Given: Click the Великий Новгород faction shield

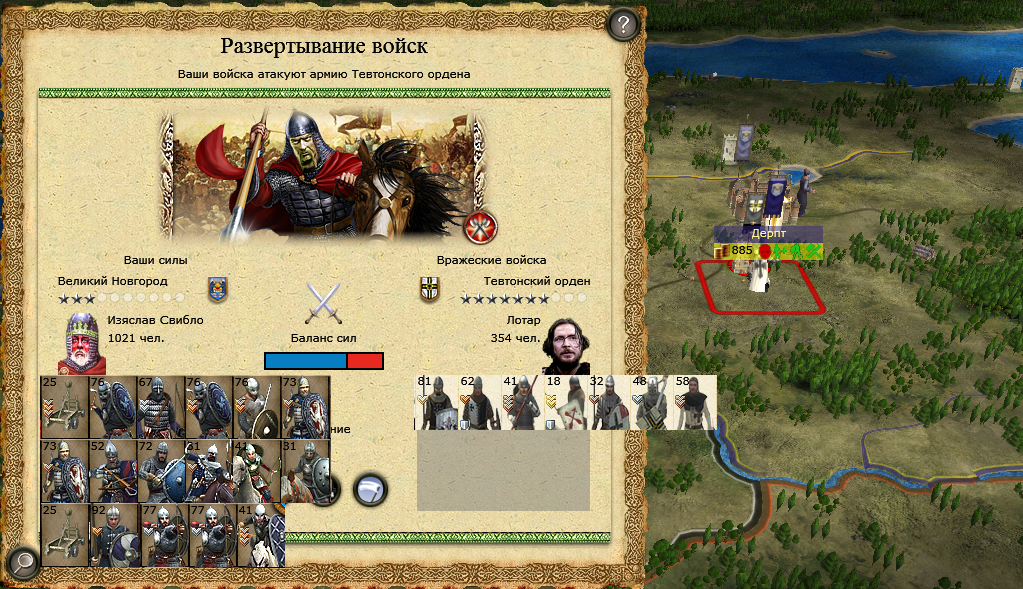Looking at the screenshot, I should [x=216, y=289].
